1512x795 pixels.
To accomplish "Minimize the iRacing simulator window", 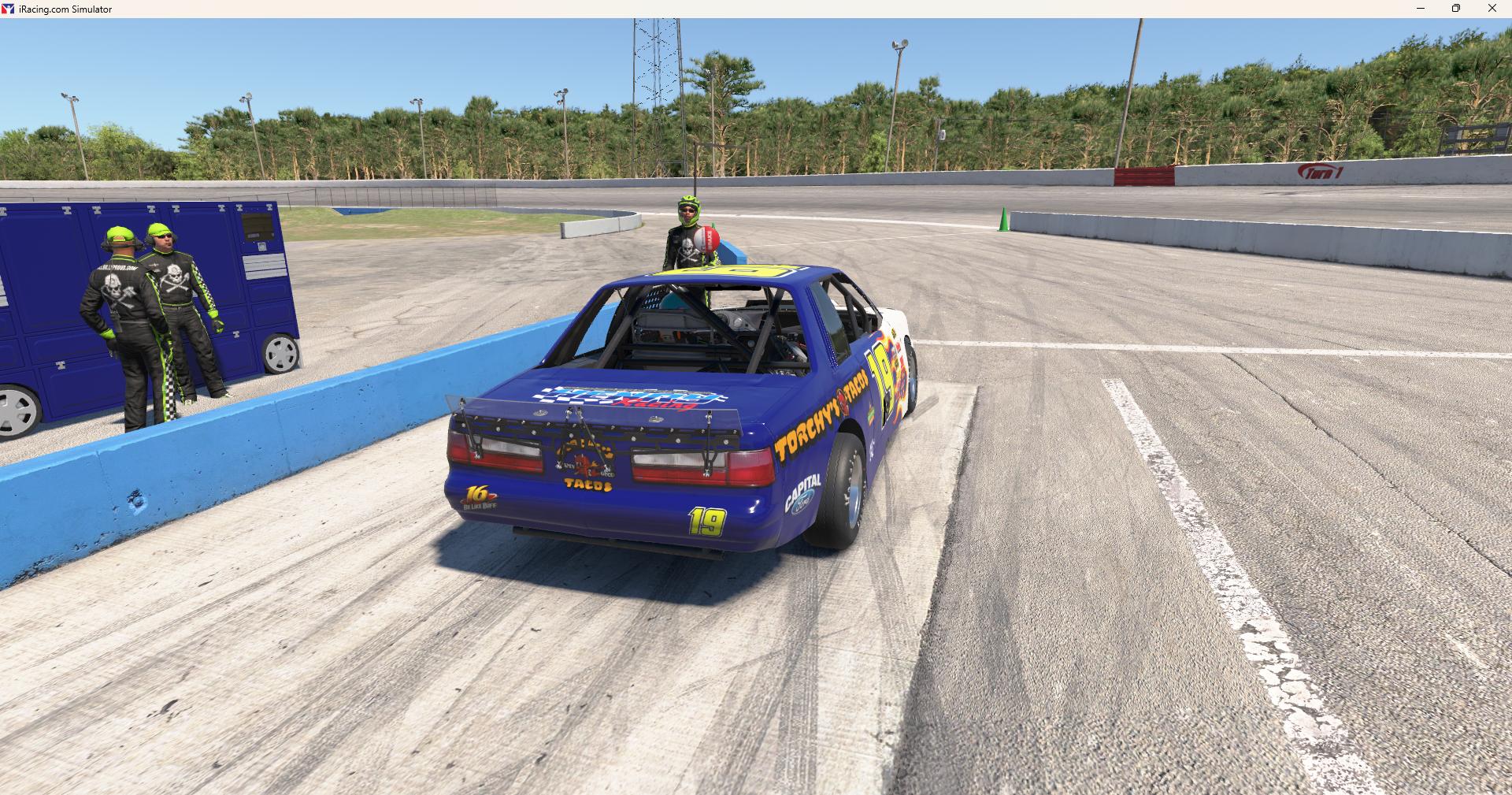I will [x=1421, y=9].
